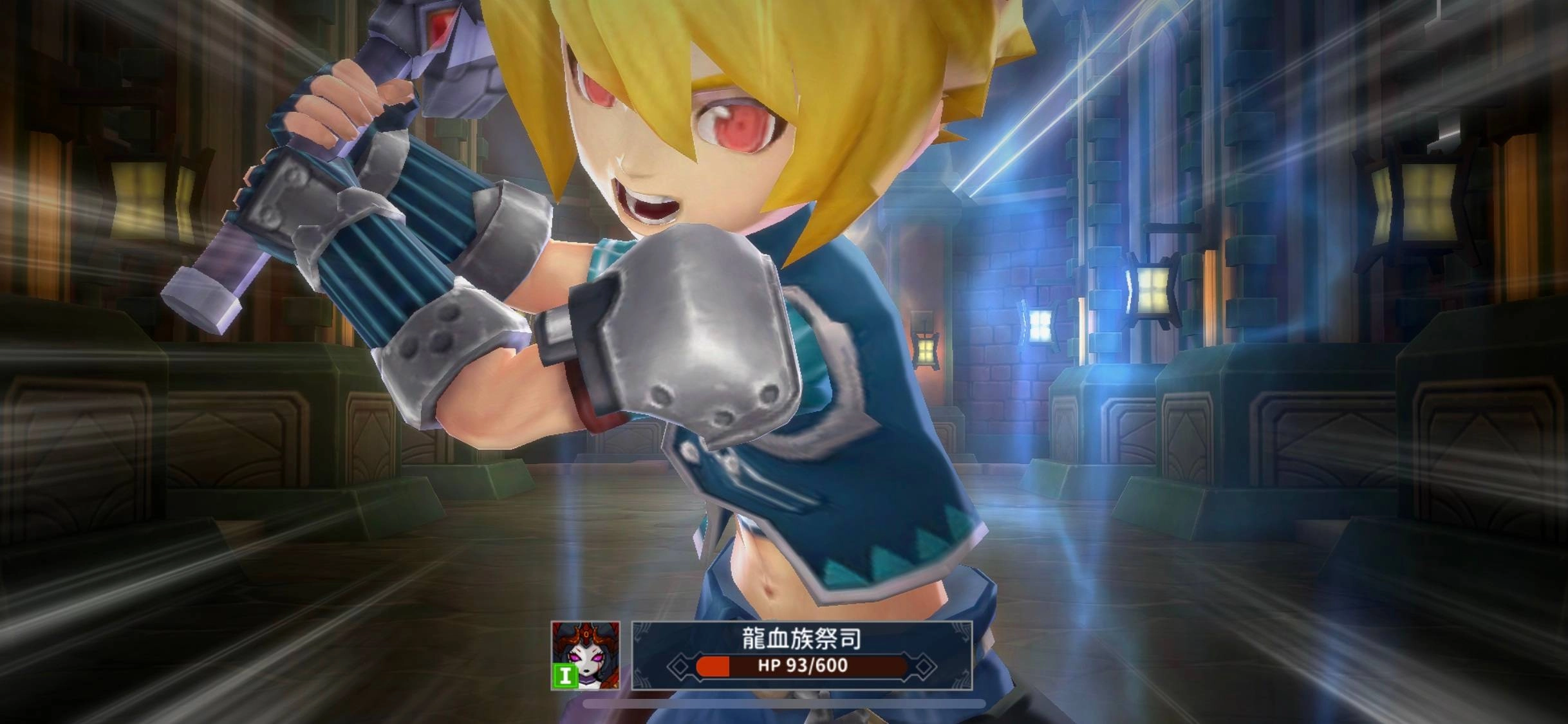
Task: Tap the diamond ornament right of the HP bar
Action: (924, 667)
